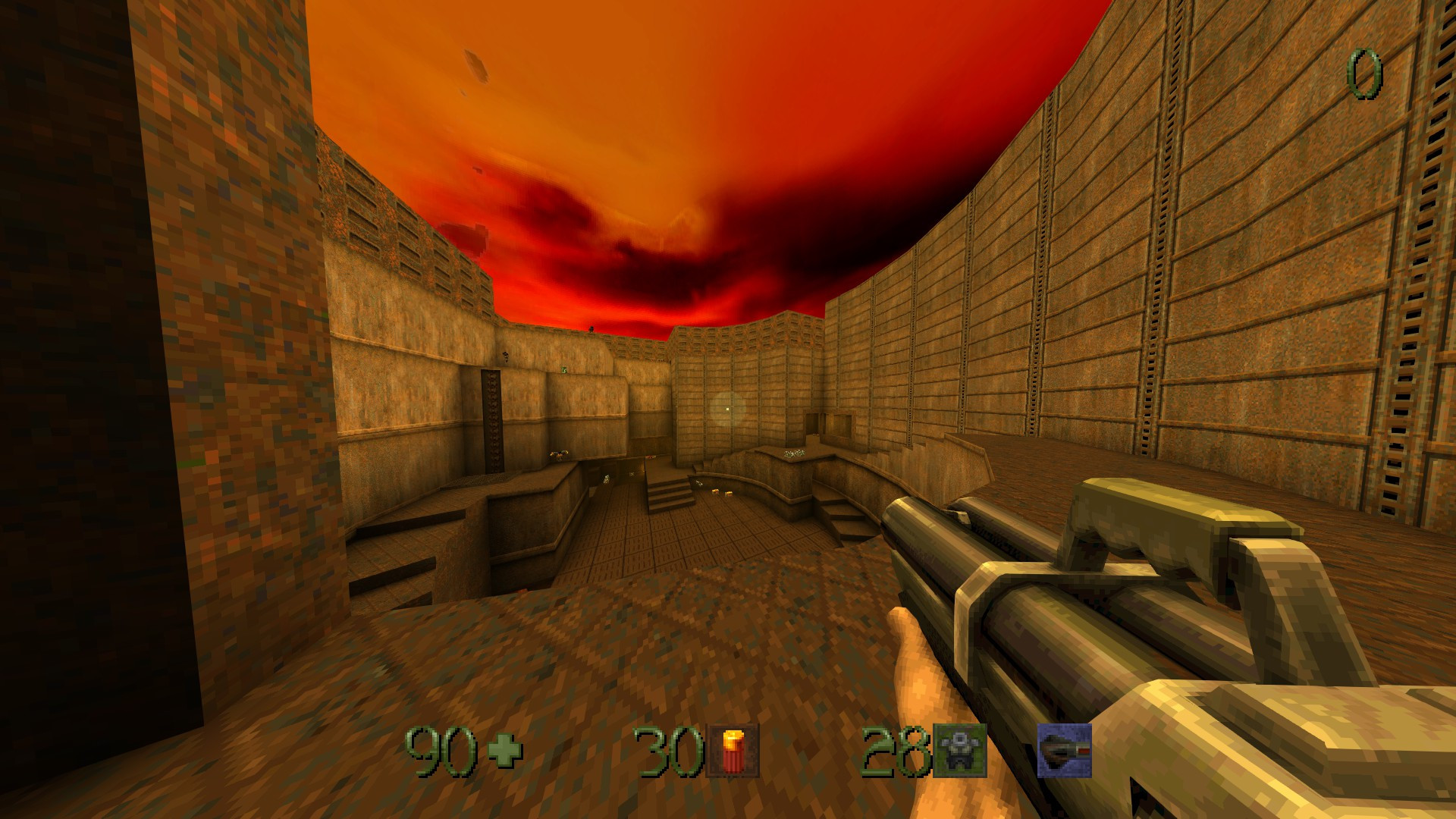Click the second ammo box to the right
1456x819 pixels.
(729, 494)
